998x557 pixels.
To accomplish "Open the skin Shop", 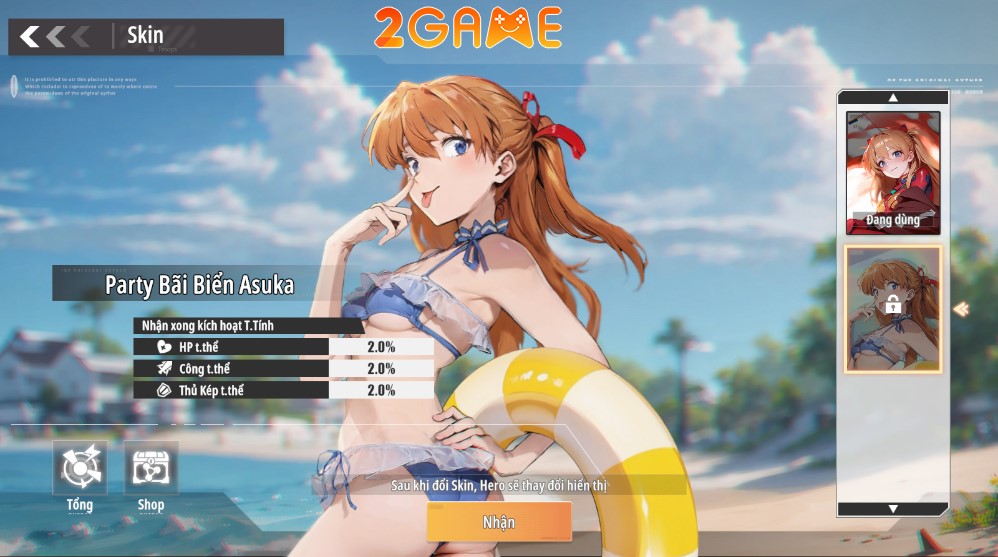I will (x=151, y=469).
